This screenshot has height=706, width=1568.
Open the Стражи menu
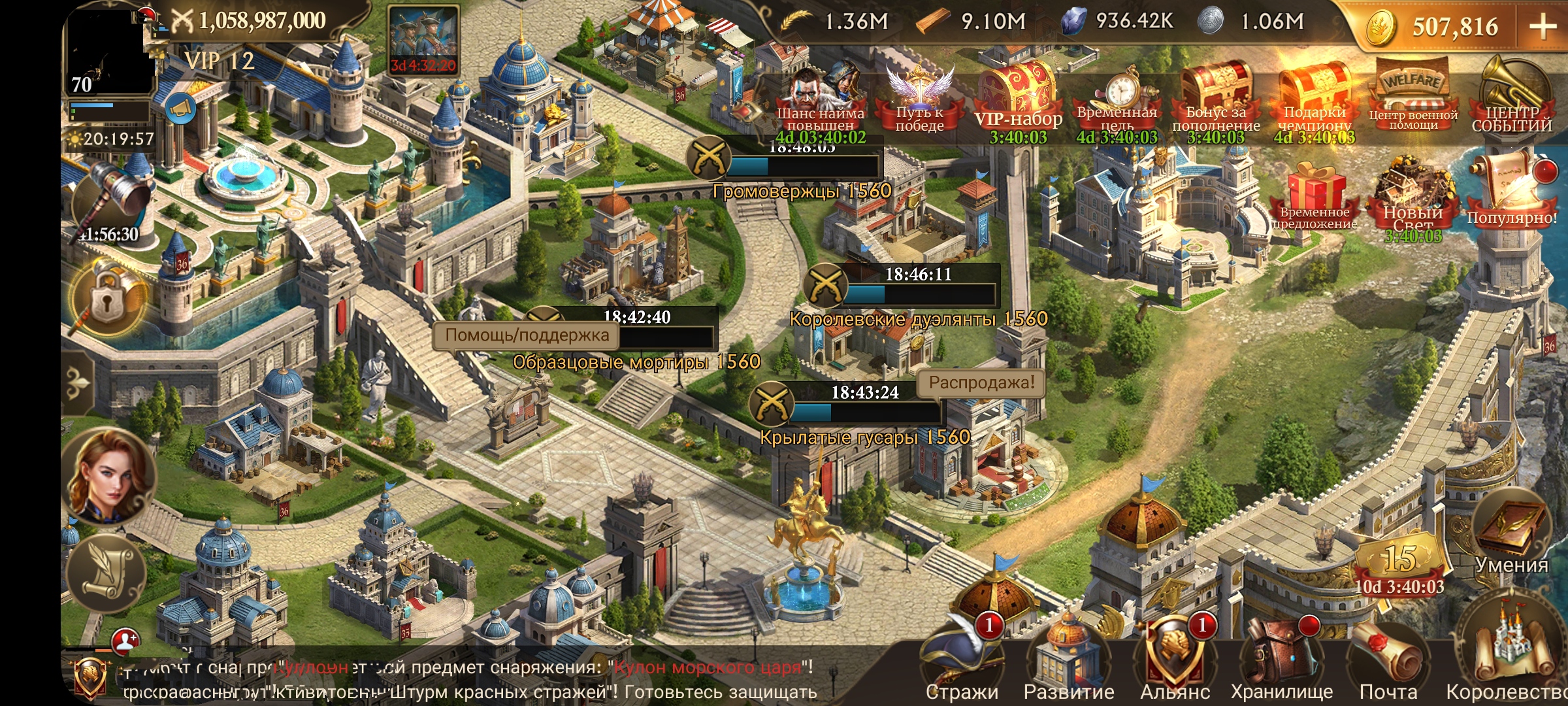[961, 660]
